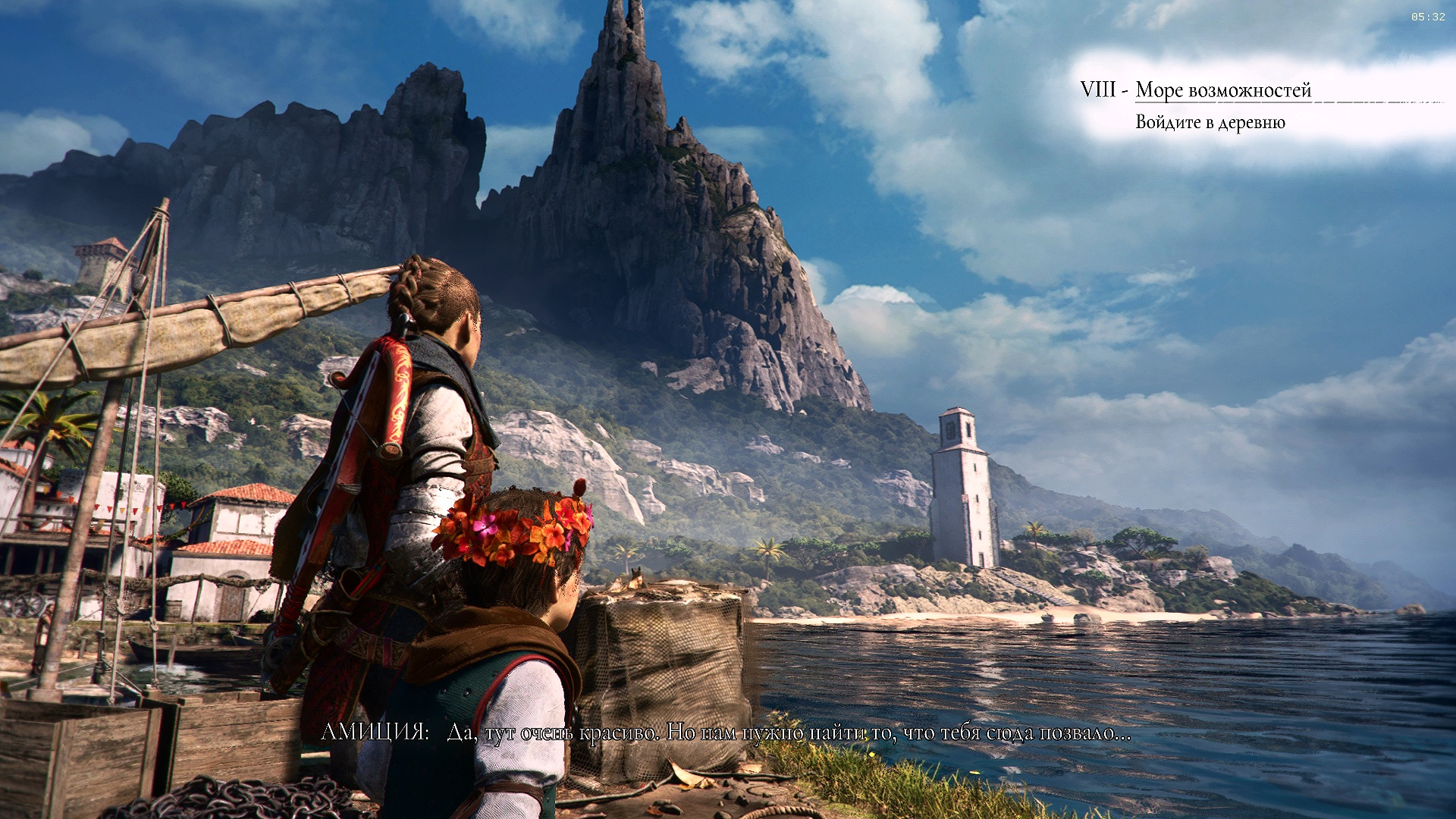
Task: Select the "Войдите в деревню" objective tracker
Action: (x=1210, y=123)
